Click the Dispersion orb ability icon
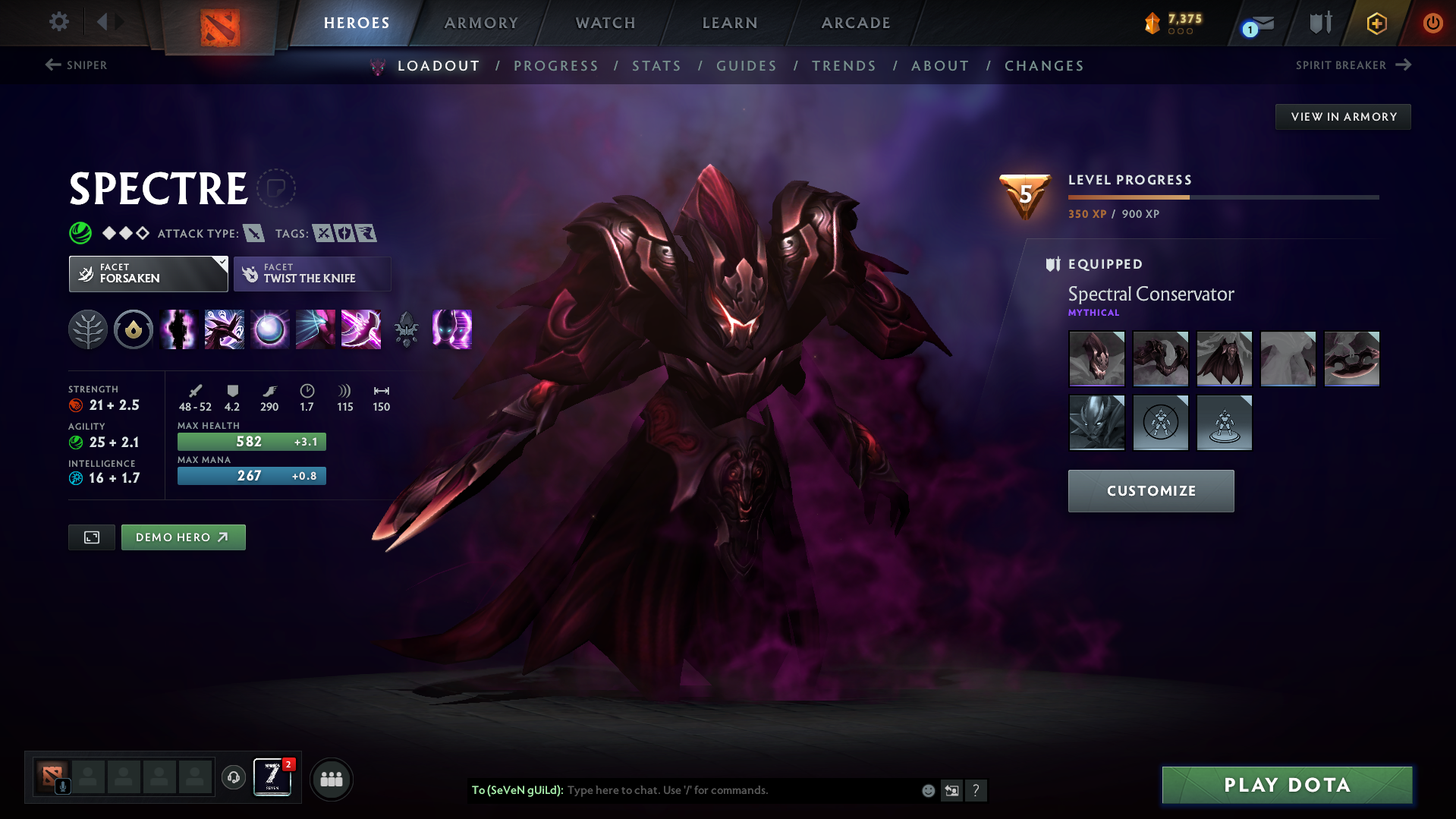Viewport: 1456px width, 819px height. click(269, 329)
